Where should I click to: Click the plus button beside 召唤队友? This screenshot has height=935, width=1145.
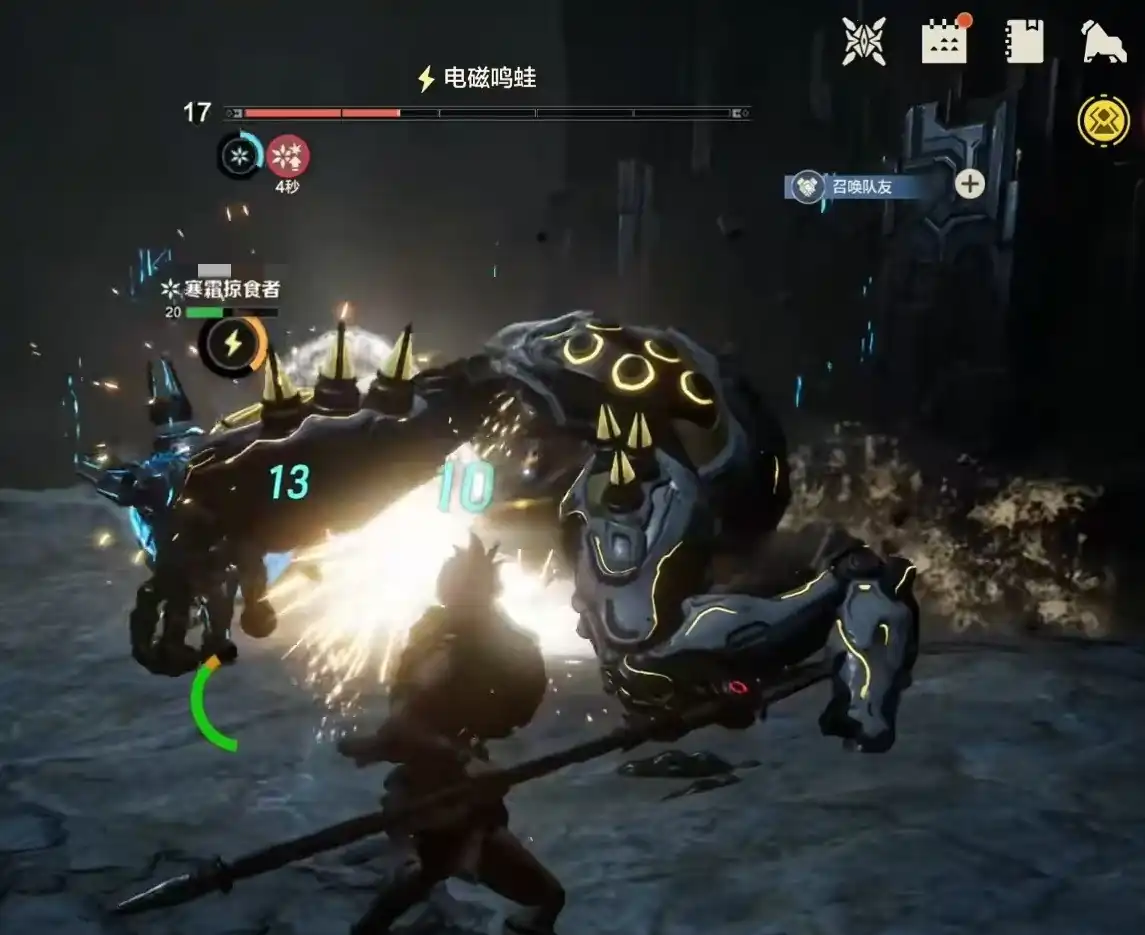pos(969,184)
